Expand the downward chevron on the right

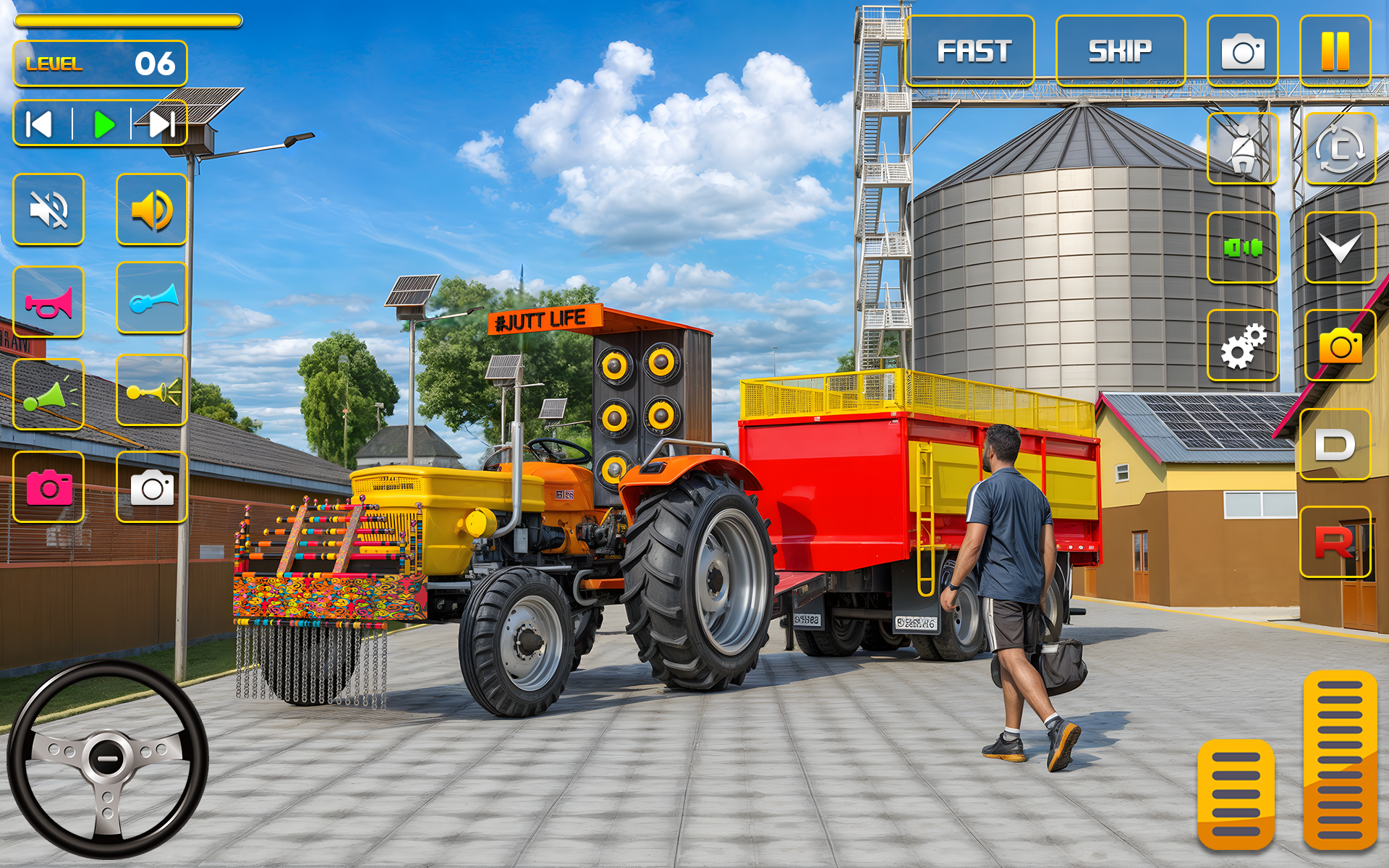tap(1342, 246)
